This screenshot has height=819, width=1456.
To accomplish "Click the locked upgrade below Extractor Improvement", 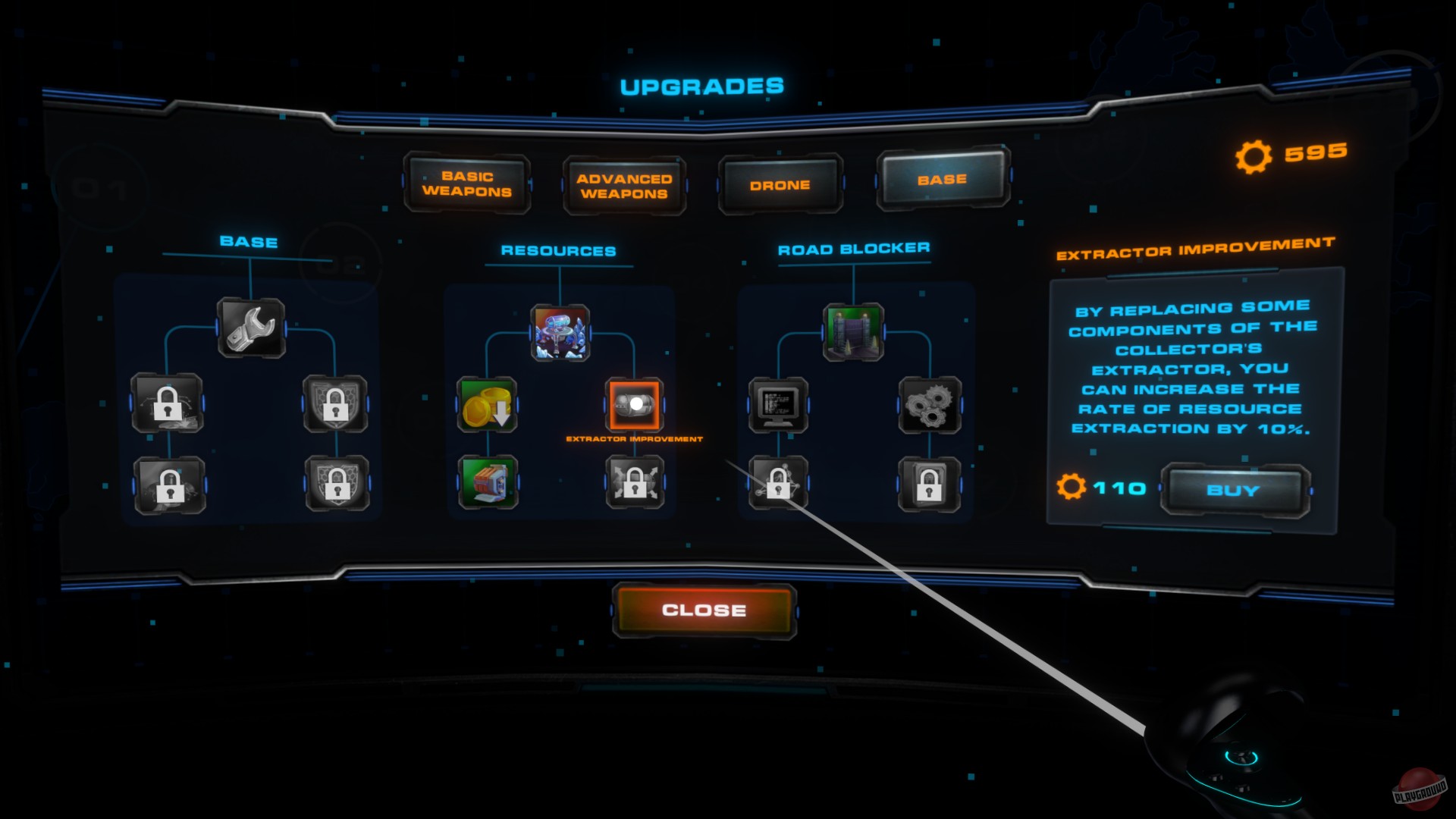I will click(635, 483).
